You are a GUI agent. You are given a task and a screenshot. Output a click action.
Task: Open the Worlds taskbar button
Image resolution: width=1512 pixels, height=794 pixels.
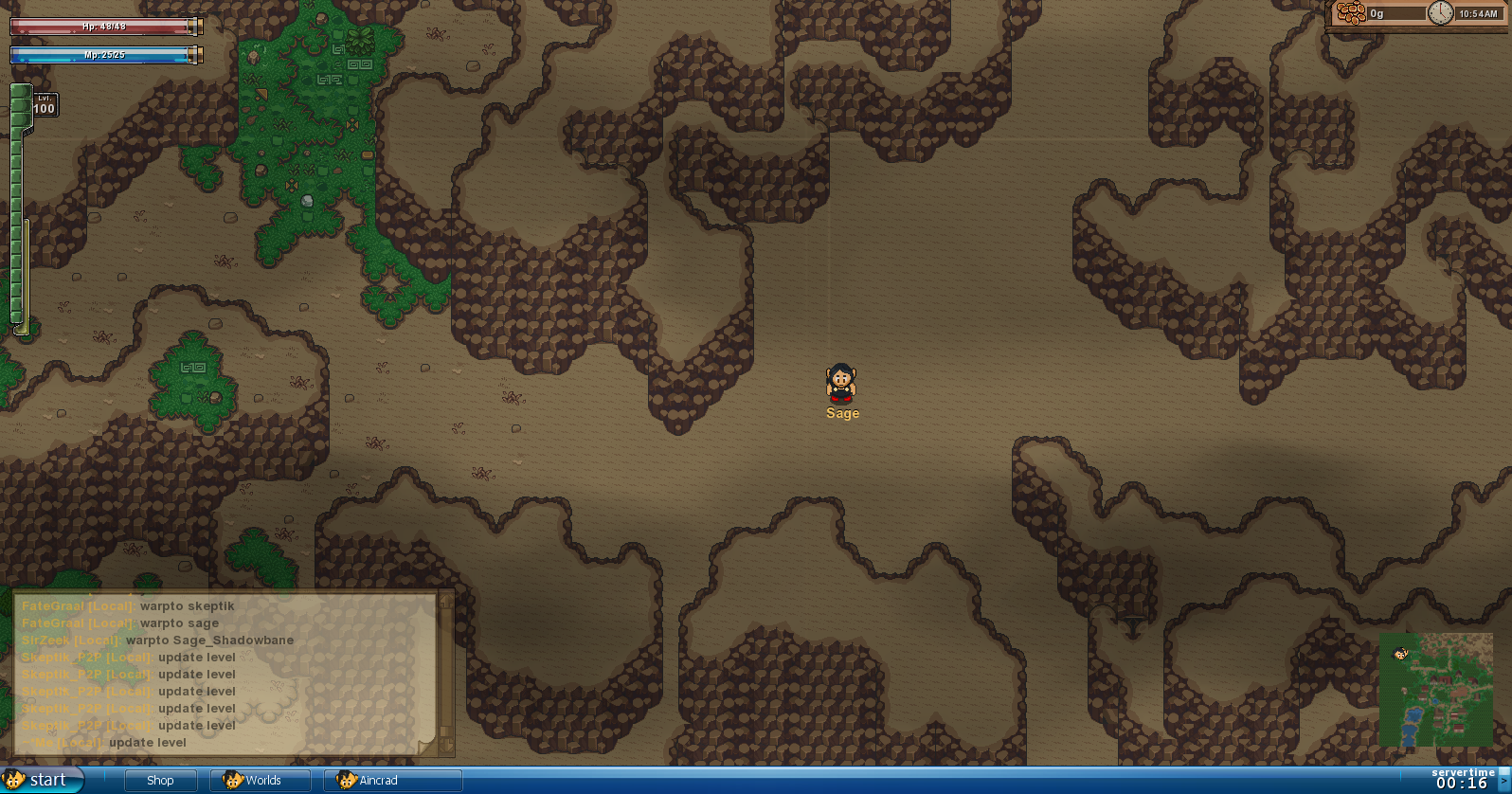pos(261,781)
